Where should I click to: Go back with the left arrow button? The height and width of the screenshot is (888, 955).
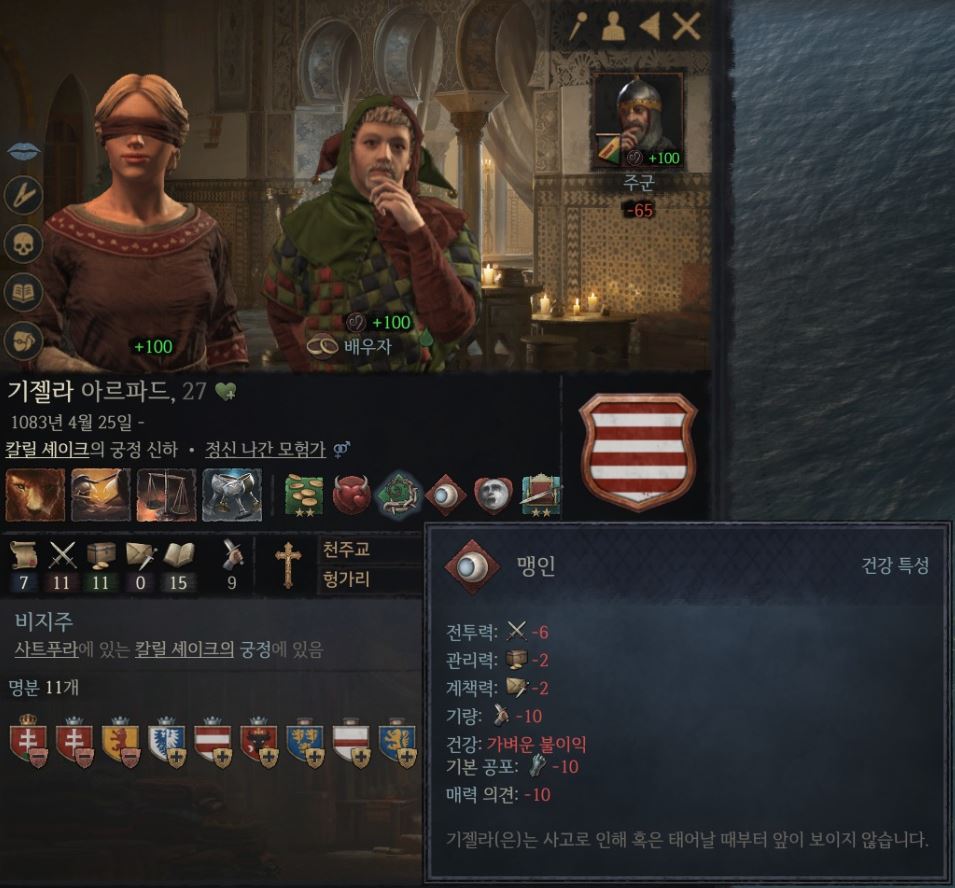pos(649,27)
